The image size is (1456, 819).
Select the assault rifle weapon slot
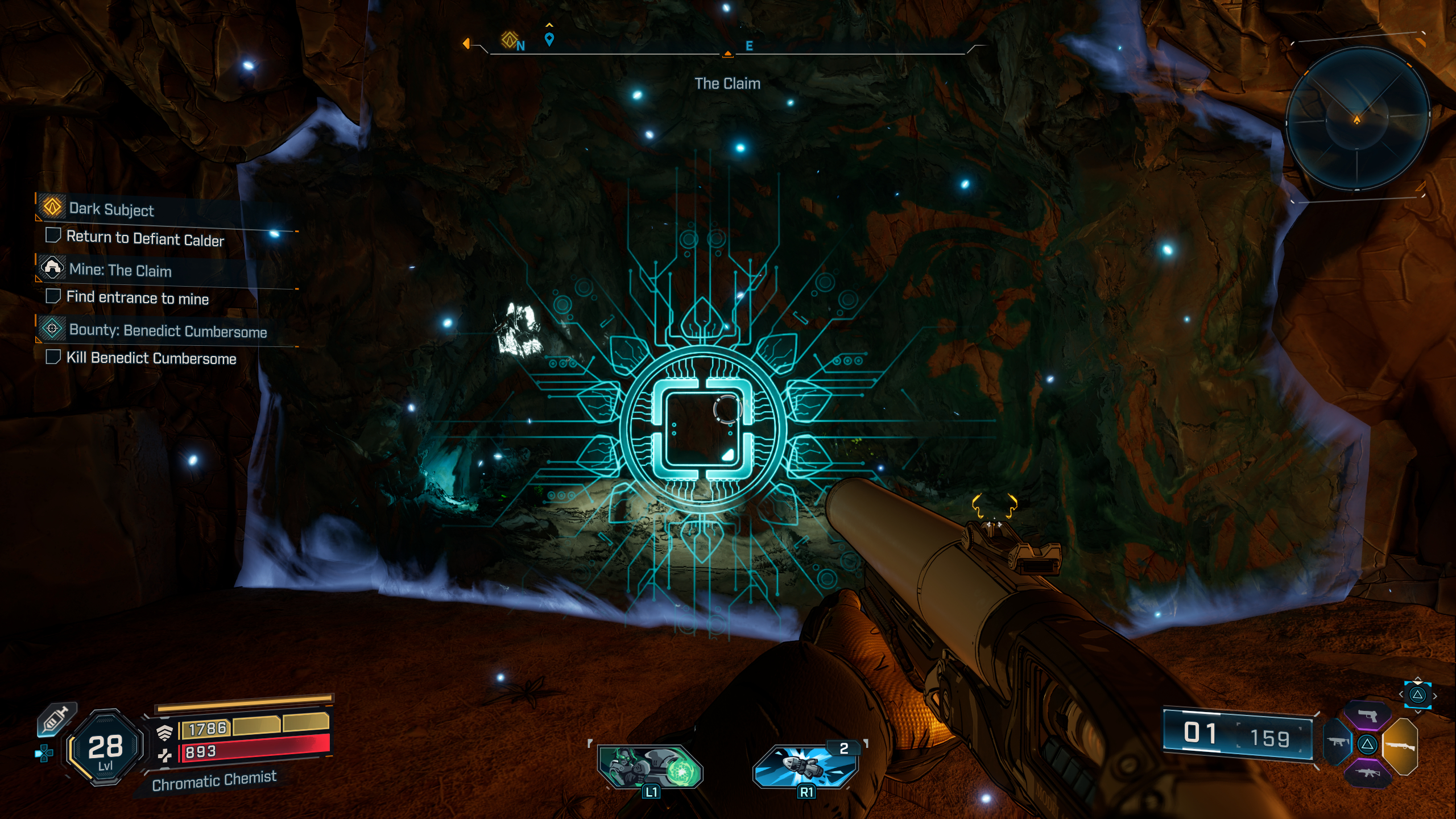point(1368,773)
